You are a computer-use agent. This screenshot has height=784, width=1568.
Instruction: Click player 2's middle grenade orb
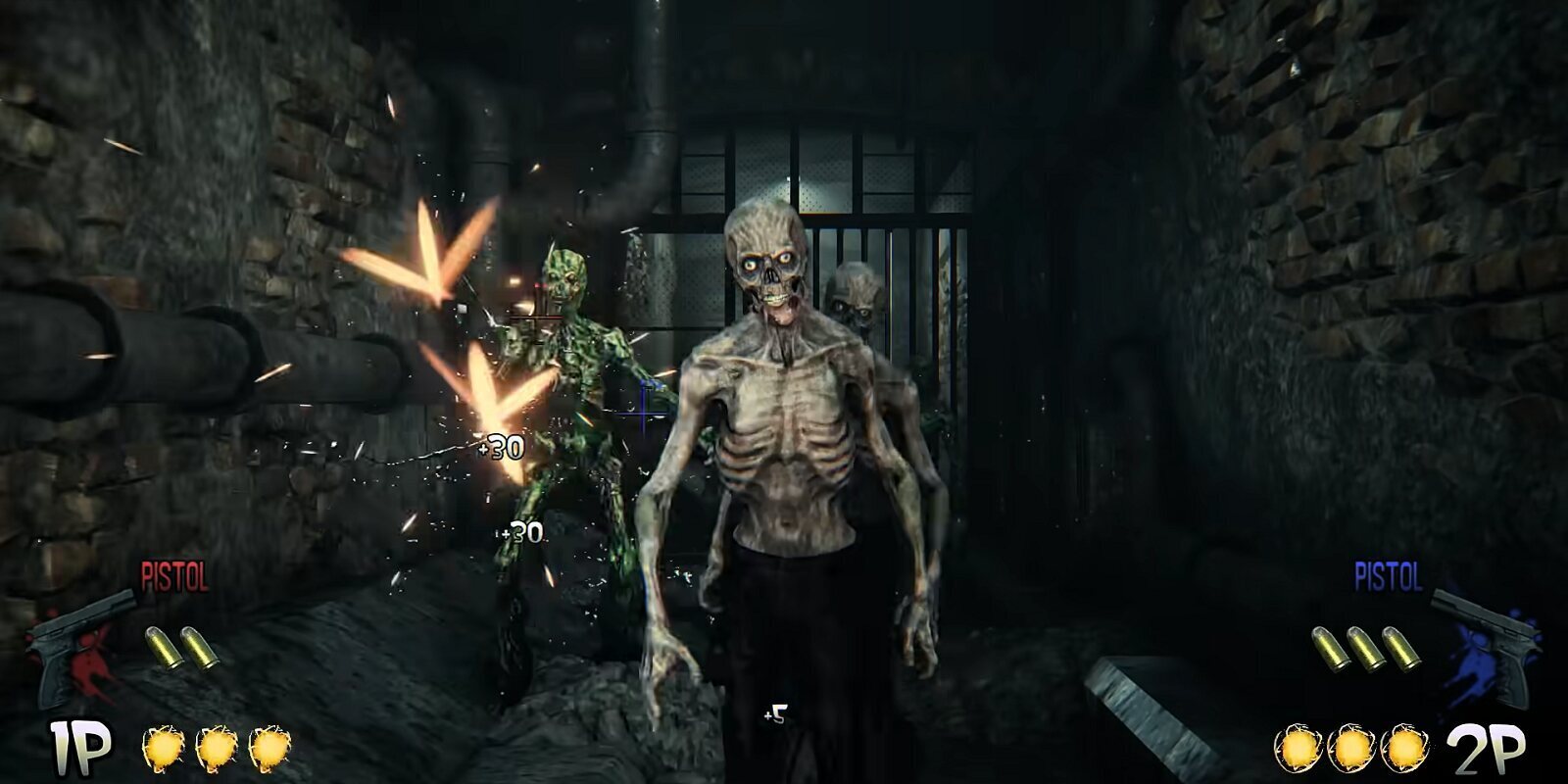point(1352,747)
